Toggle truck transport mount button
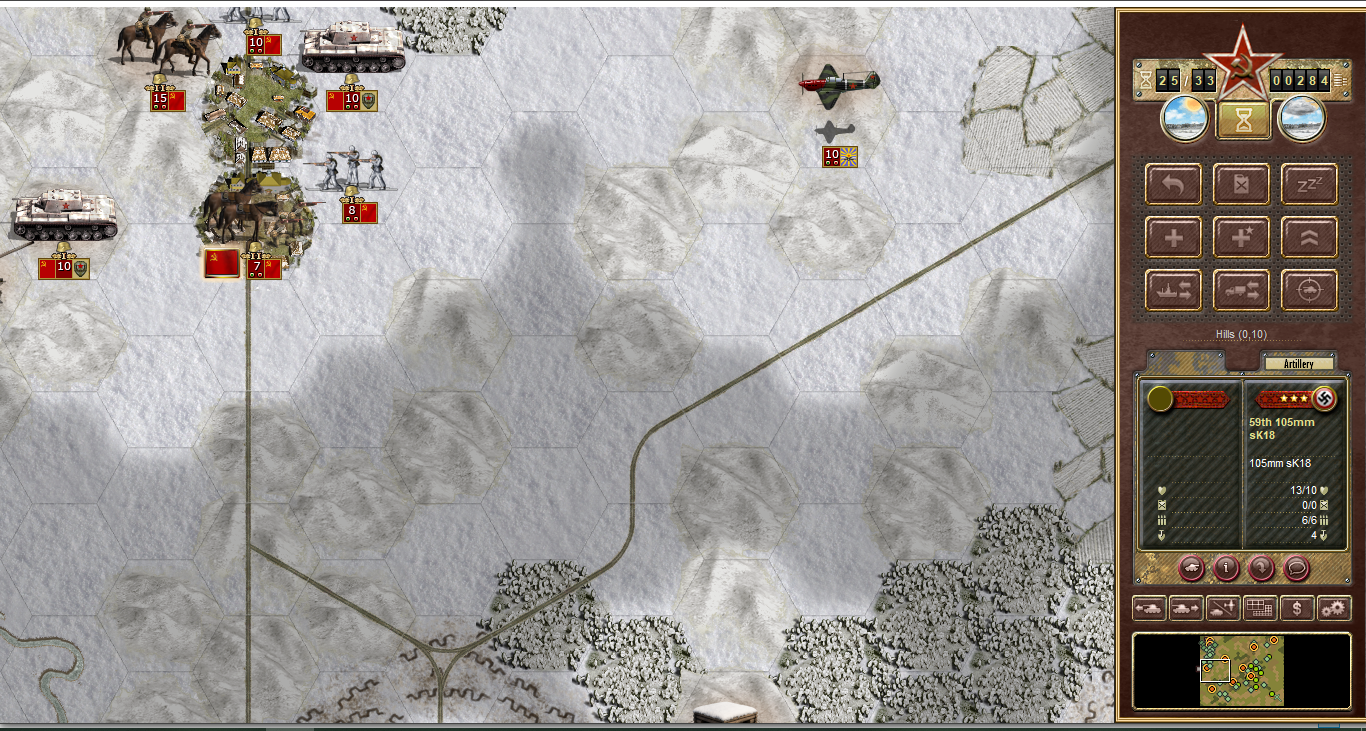This screenshot has height=731, width=1366. tap(1241, 290)
